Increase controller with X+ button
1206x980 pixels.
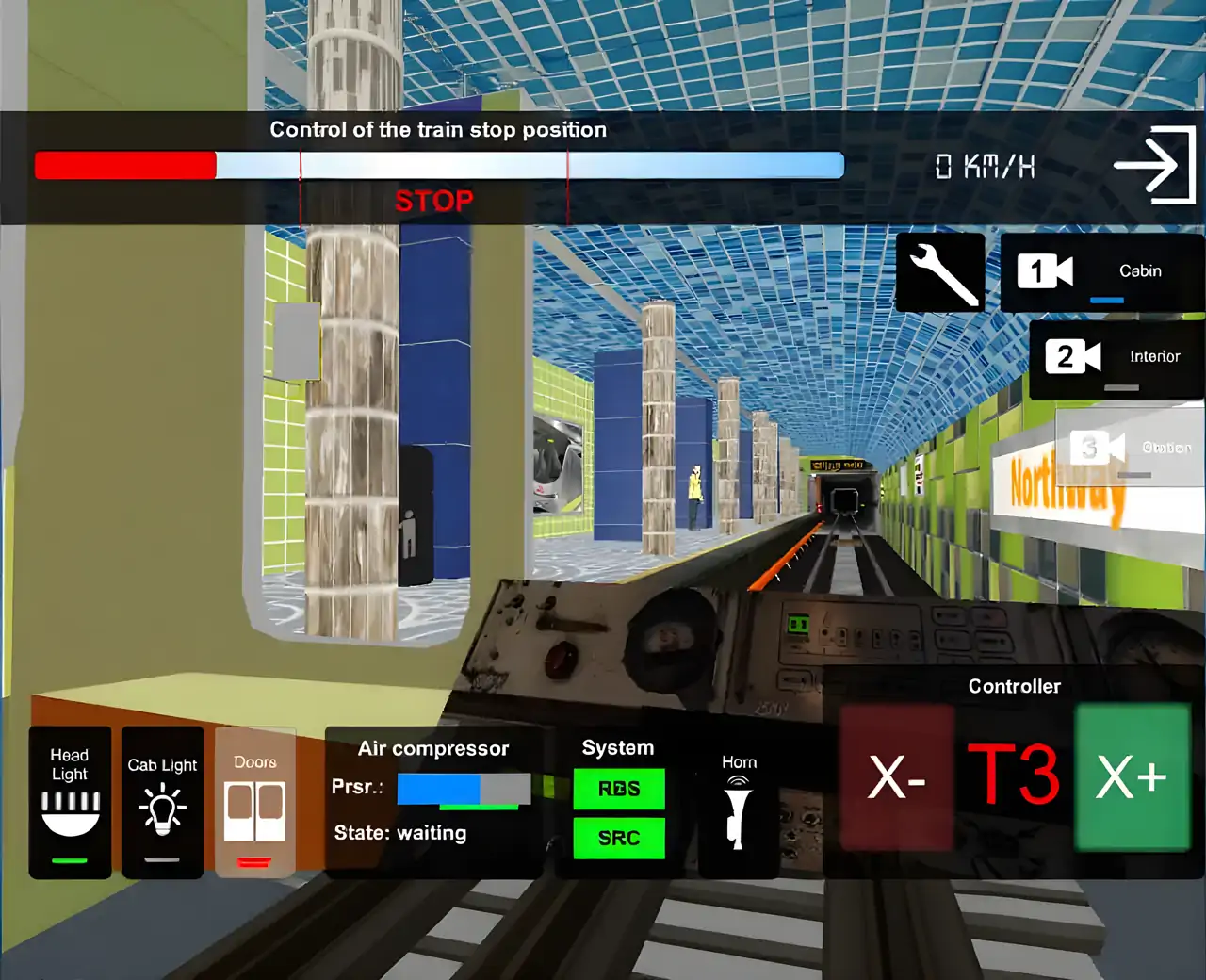(1132, 777)
